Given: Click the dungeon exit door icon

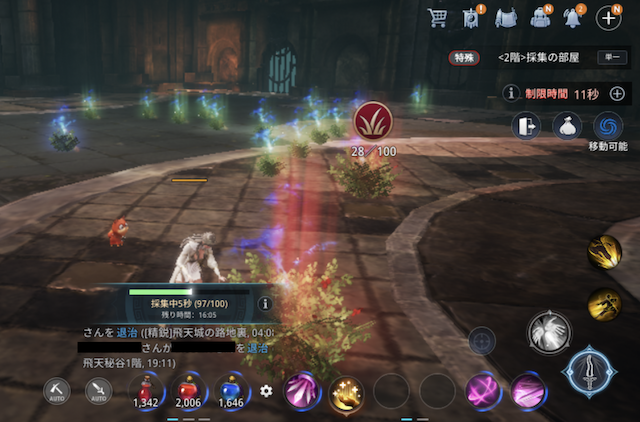Looking at the screenshot, I should pyautogui.click(x=527, y=126).
